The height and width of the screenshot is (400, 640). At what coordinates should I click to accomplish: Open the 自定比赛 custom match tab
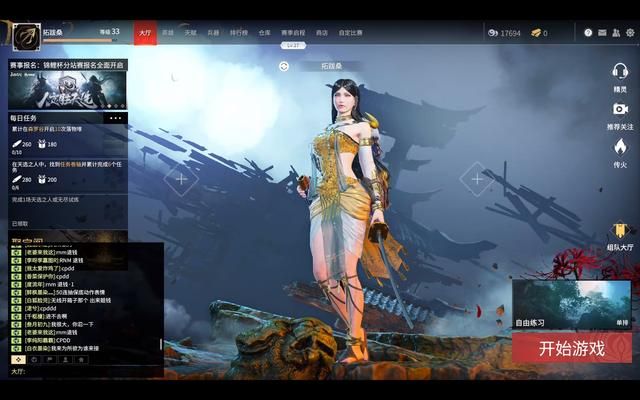pyautogui.click(x=350, y=33)
